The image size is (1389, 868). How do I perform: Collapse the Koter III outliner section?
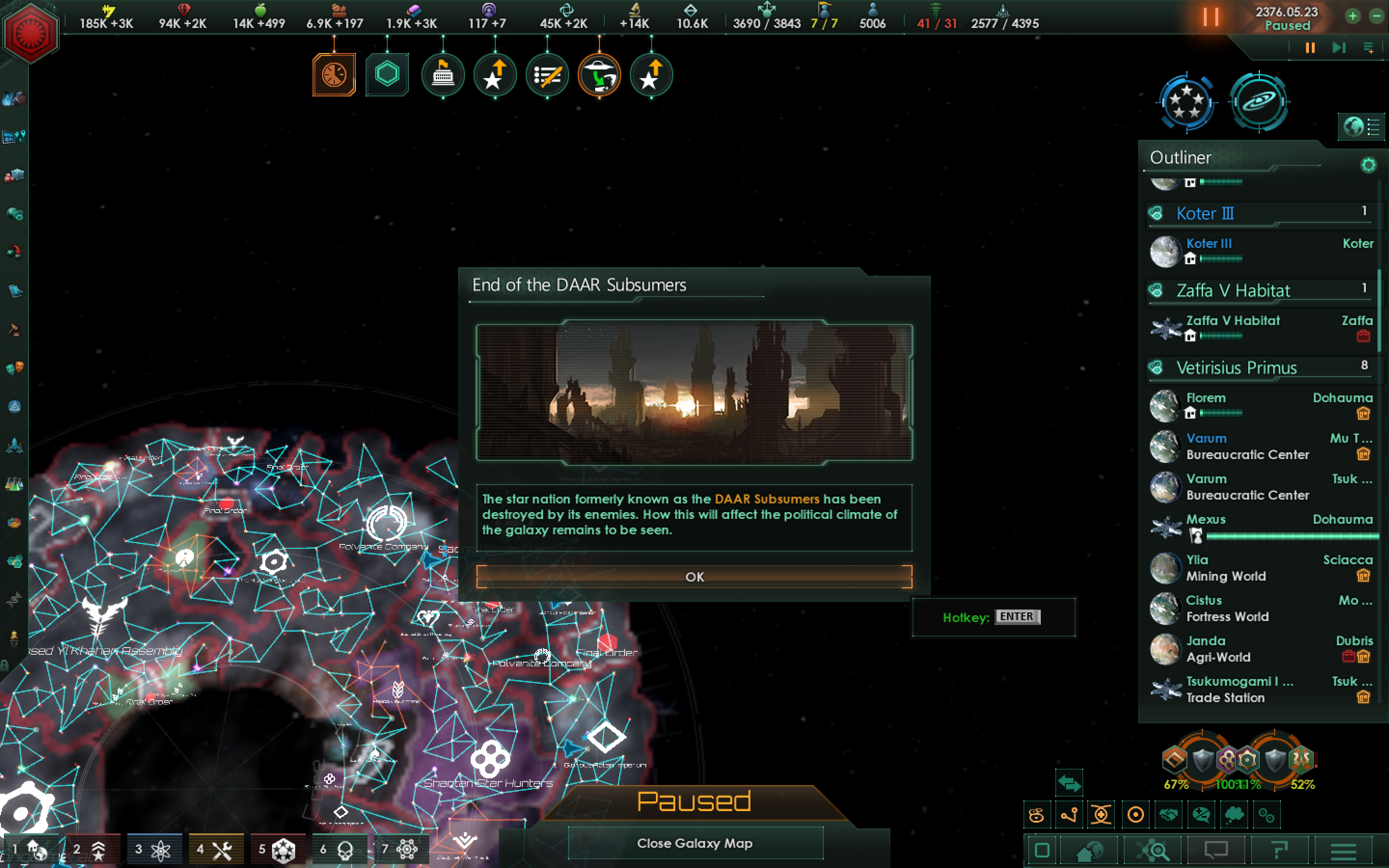[1205, 213]
